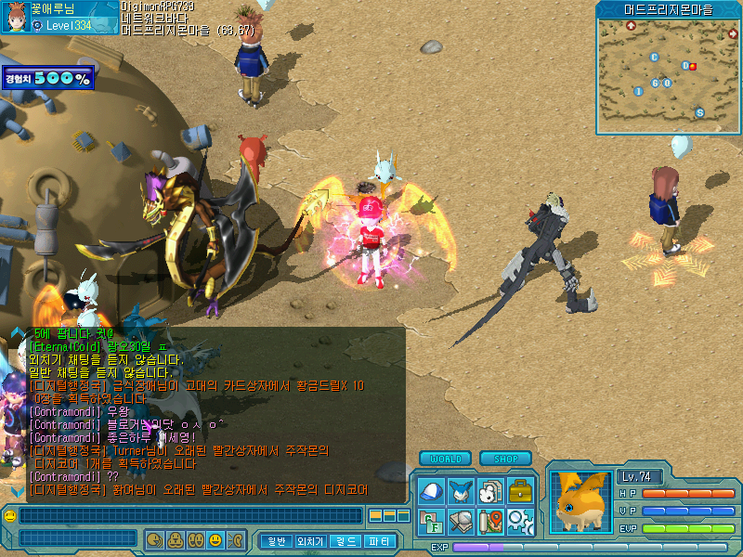Viewport: 743px width, 557px height.
Task: Open the blue Digimon face menu icon
Action: click(461, 491)
